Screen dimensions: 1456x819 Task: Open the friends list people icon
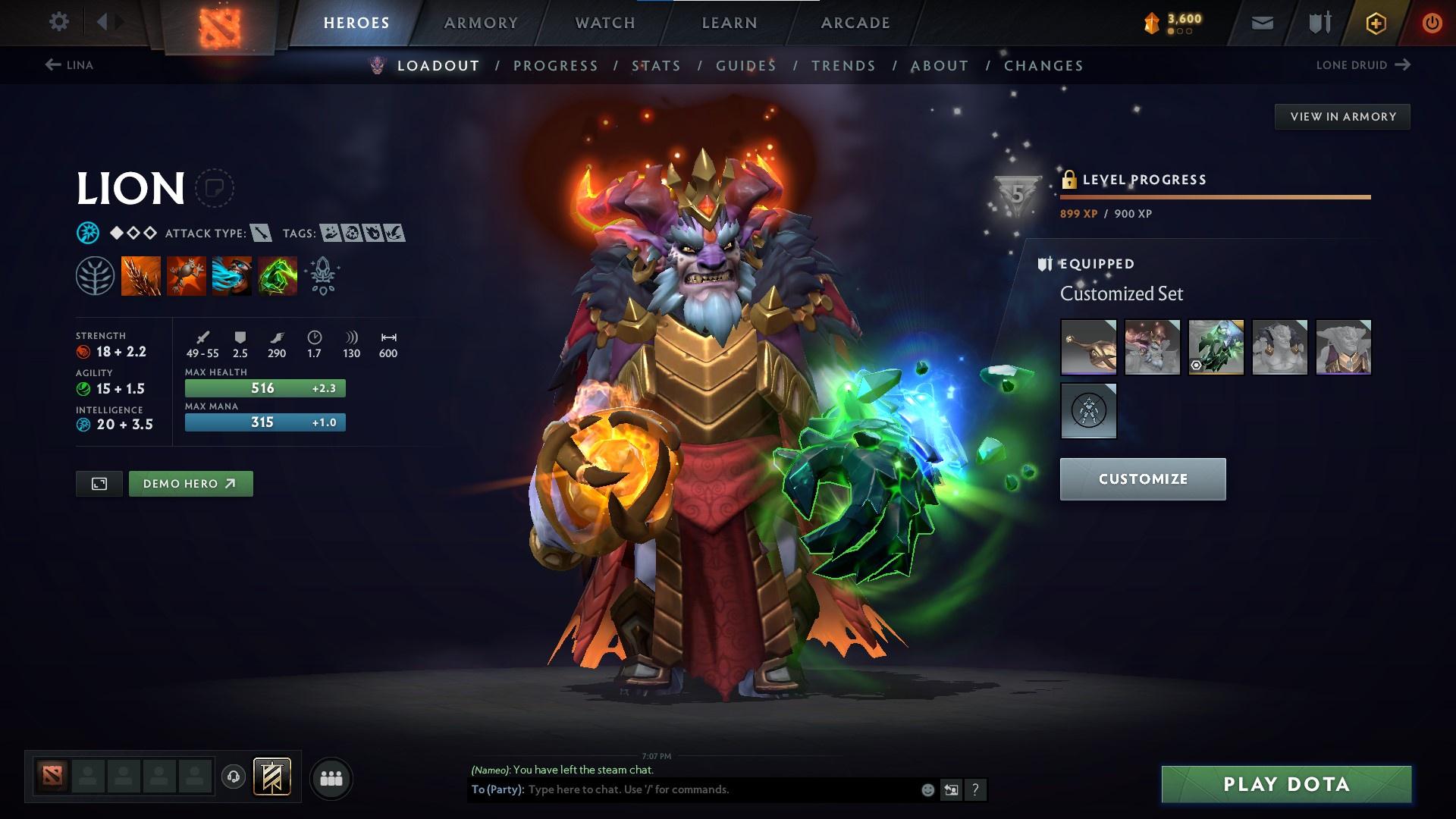[331, 777]
